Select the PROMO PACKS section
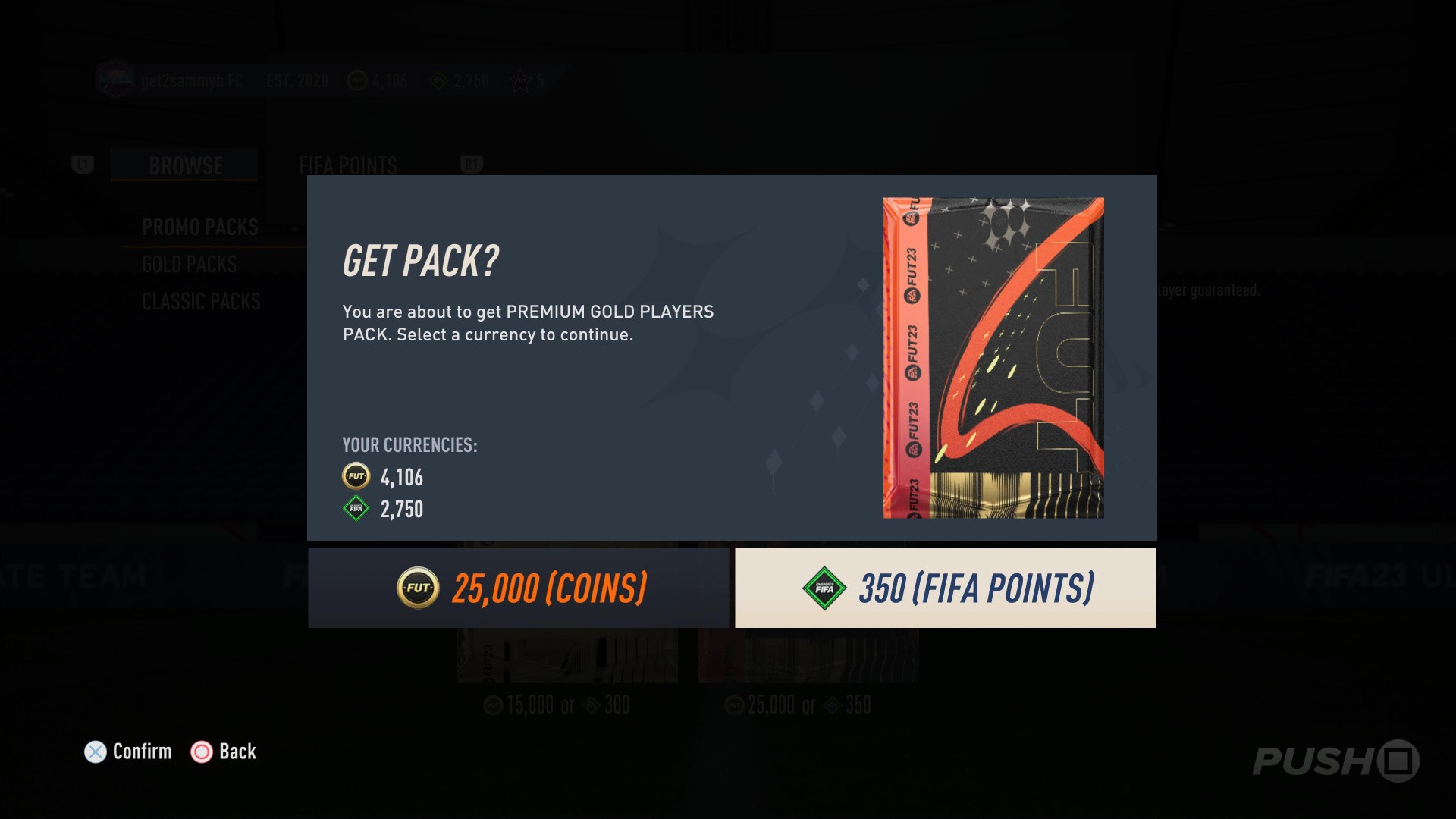Screen dimensions: 1456x819 coord(199,226)
